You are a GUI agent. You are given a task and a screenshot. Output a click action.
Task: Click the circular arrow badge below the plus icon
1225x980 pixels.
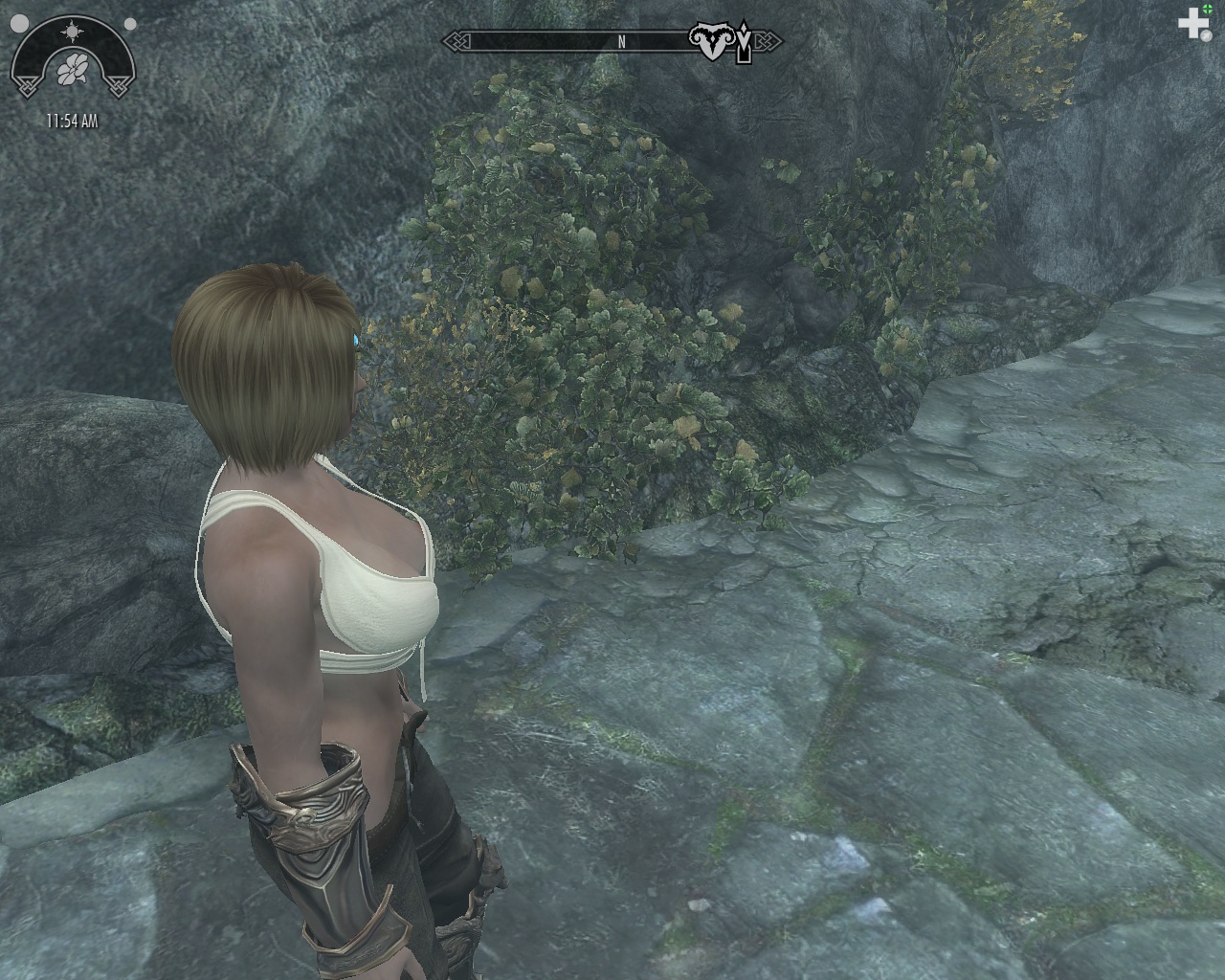coord(1207,35)
